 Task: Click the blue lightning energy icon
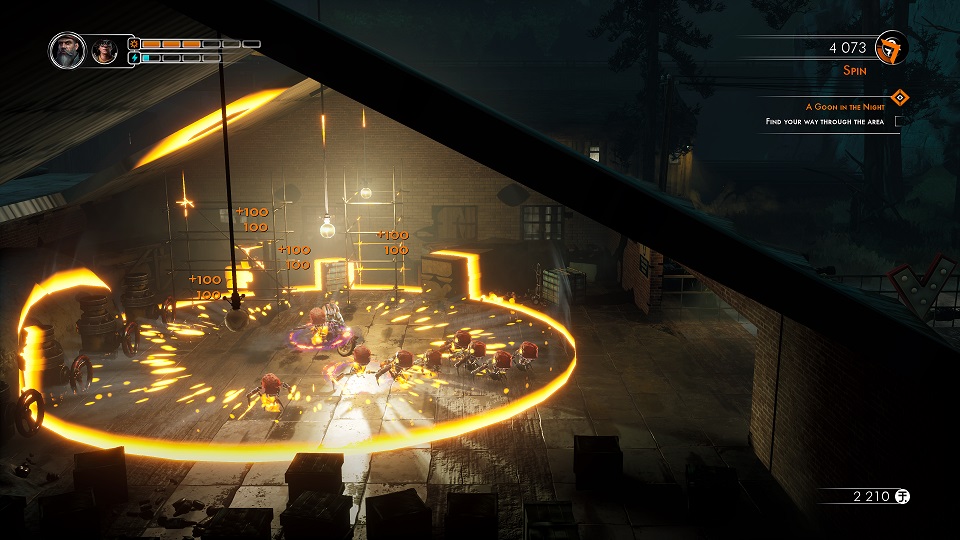(133, 58)
